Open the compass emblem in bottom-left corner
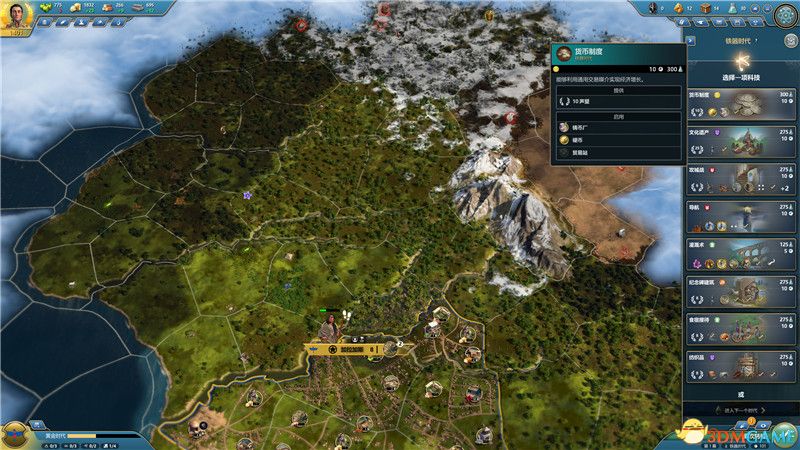Viewport: 800px width, 450px height. (x=14, y=434)
